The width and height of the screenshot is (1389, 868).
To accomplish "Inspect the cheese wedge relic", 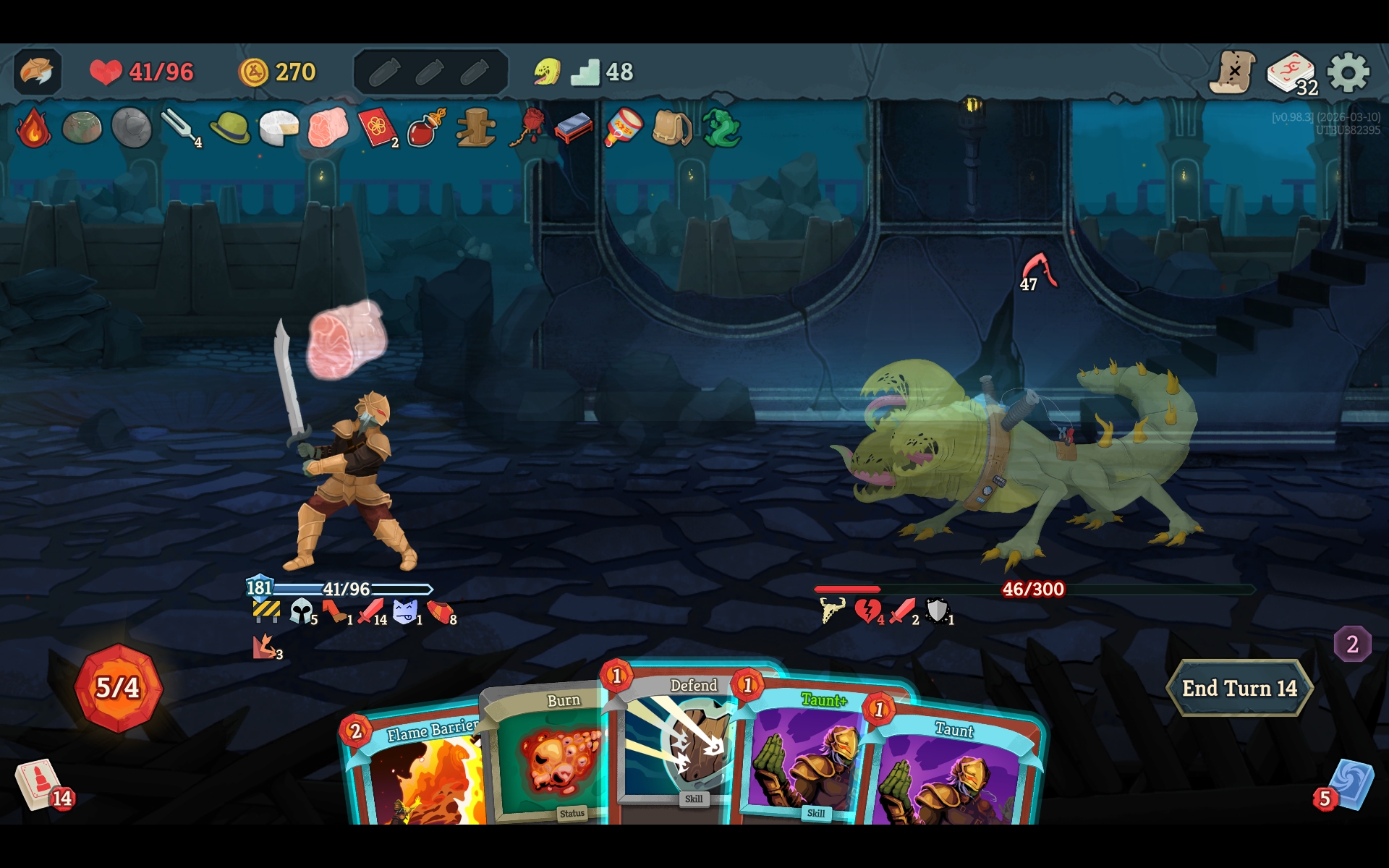I will pyautogui.click(x=279, y=128).
